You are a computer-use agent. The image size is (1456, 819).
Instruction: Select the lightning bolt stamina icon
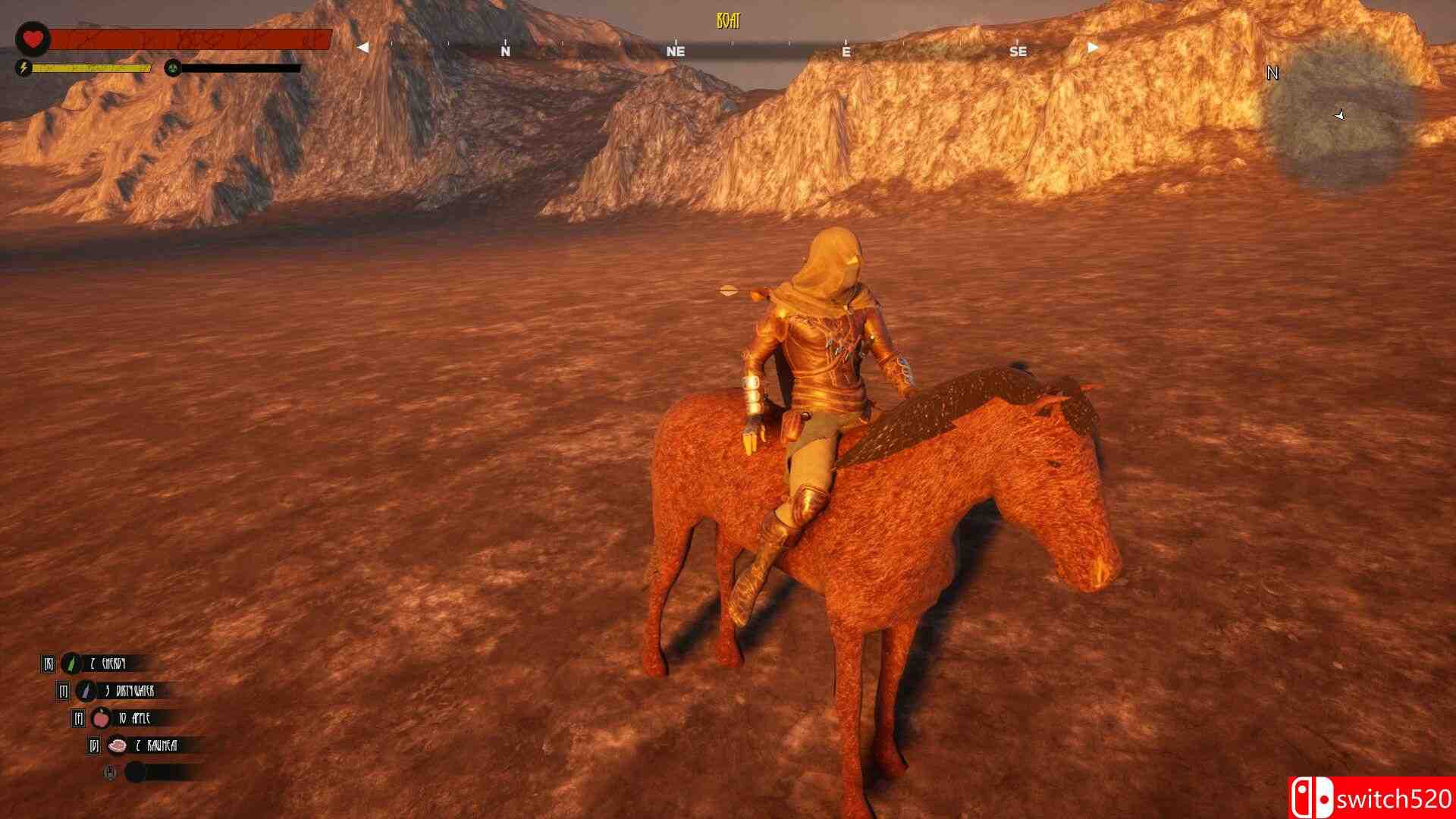tap(25, 68)
